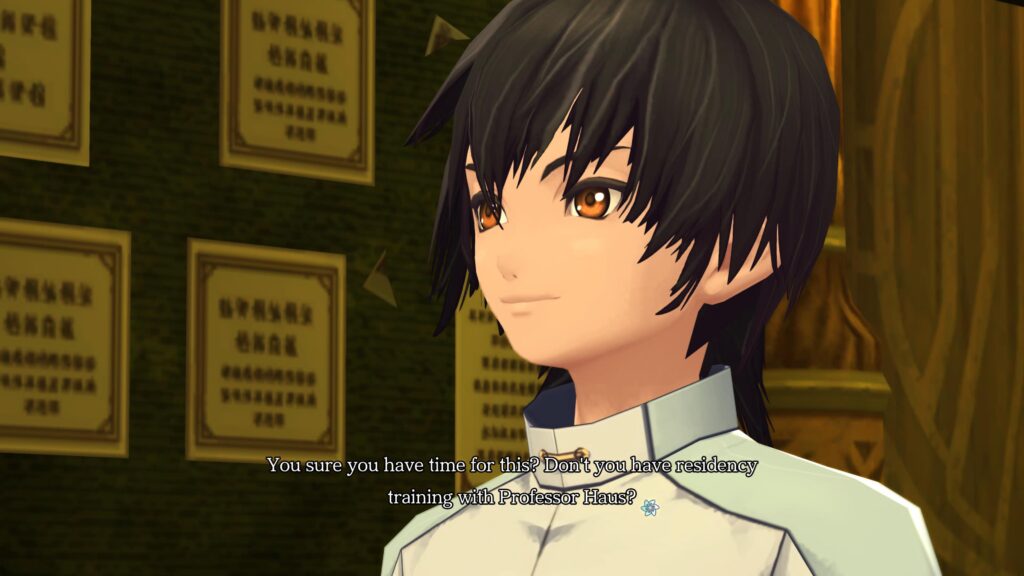Click the blue dialogue advance icon

pos(650,508)
